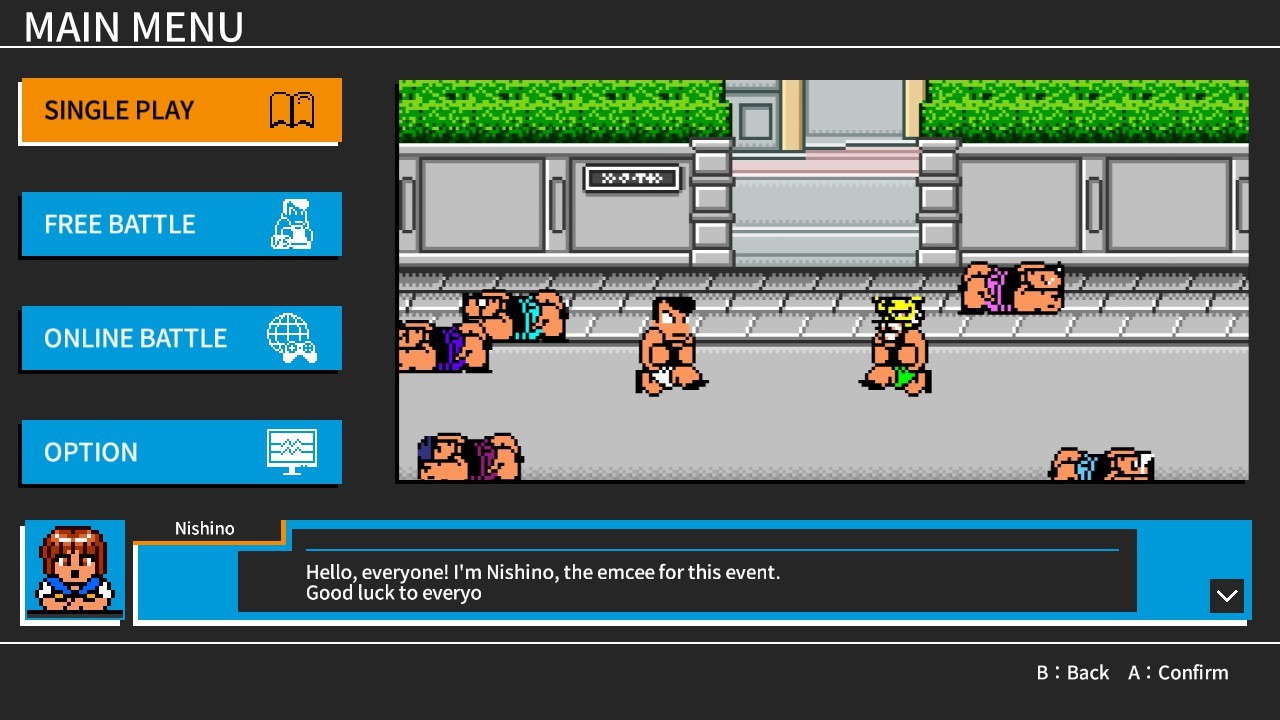The image size is (1280, 720).
Task: Click the gameplay preview screenshot
Action: click(823, 280)
